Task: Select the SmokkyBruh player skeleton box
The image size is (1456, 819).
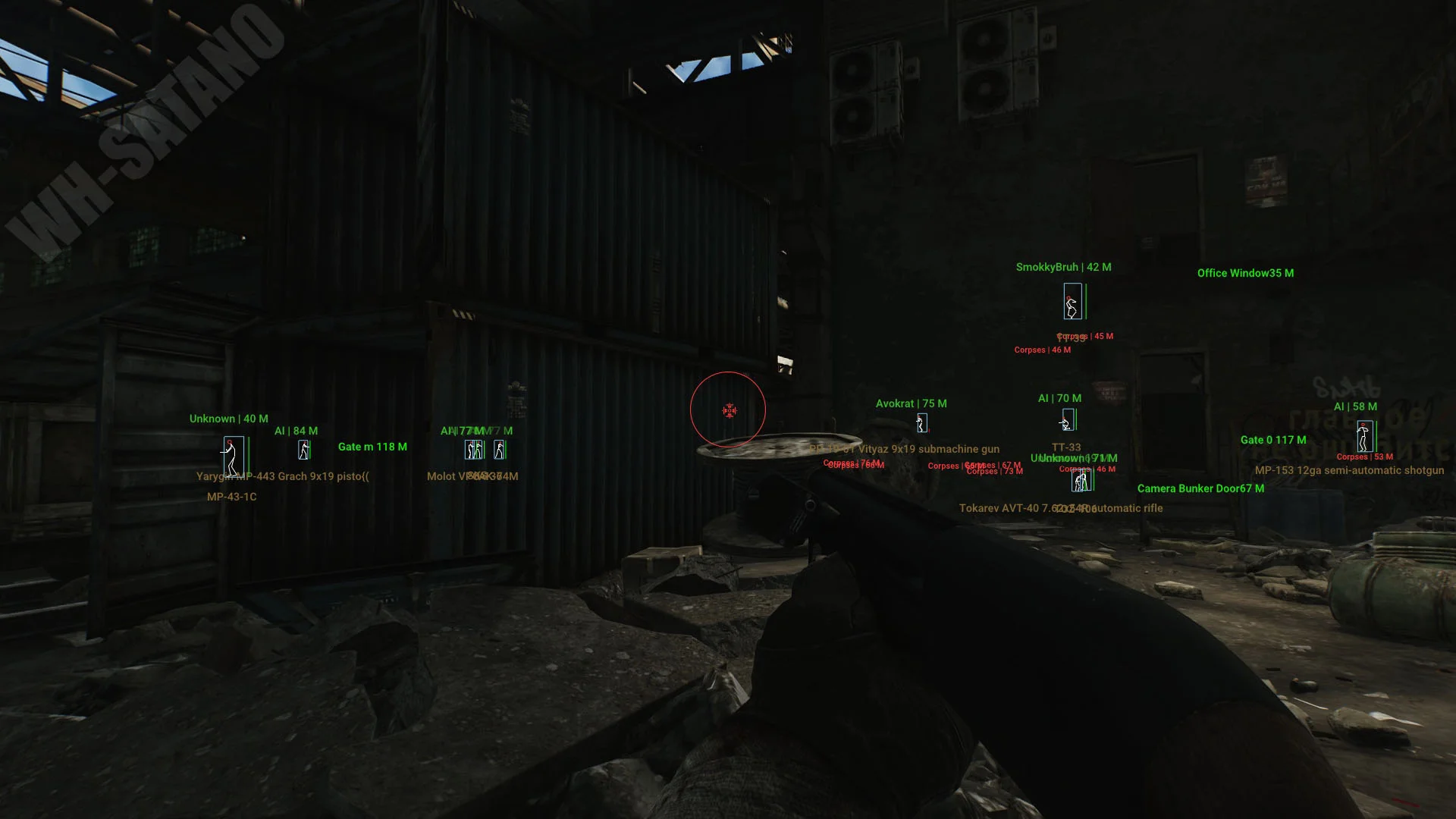Action: pos(1072,304)
